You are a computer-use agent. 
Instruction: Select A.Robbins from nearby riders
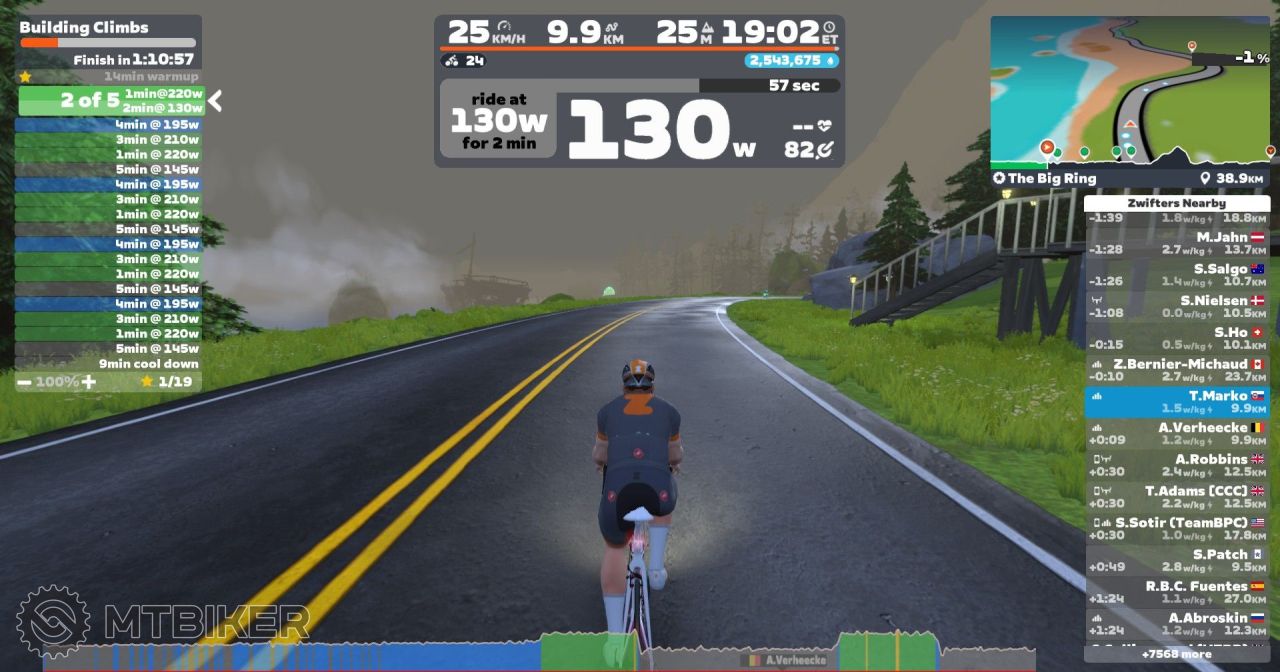1177,465
